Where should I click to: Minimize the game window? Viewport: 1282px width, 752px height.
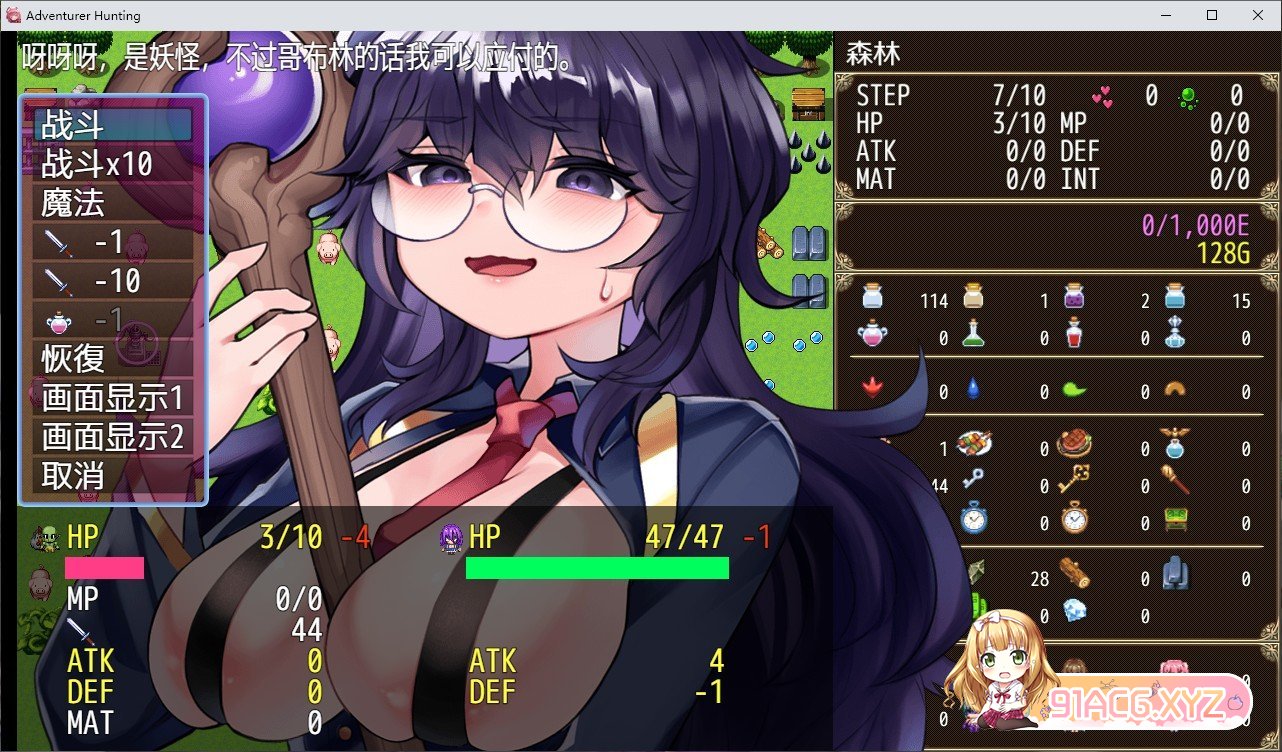1165,15
